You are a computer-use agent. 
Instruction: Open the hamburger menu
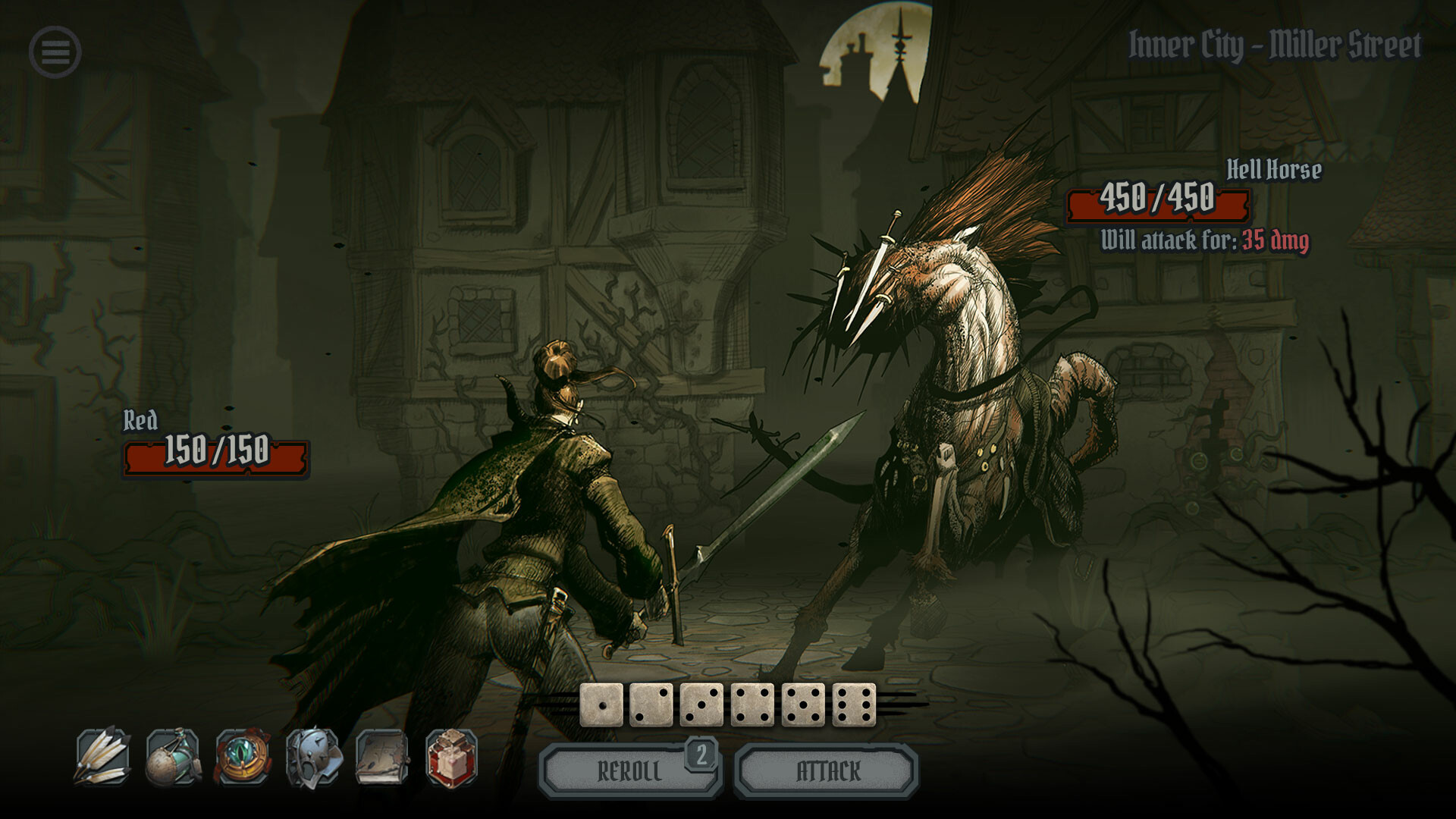pyautogui.click(x=55, y=52)
